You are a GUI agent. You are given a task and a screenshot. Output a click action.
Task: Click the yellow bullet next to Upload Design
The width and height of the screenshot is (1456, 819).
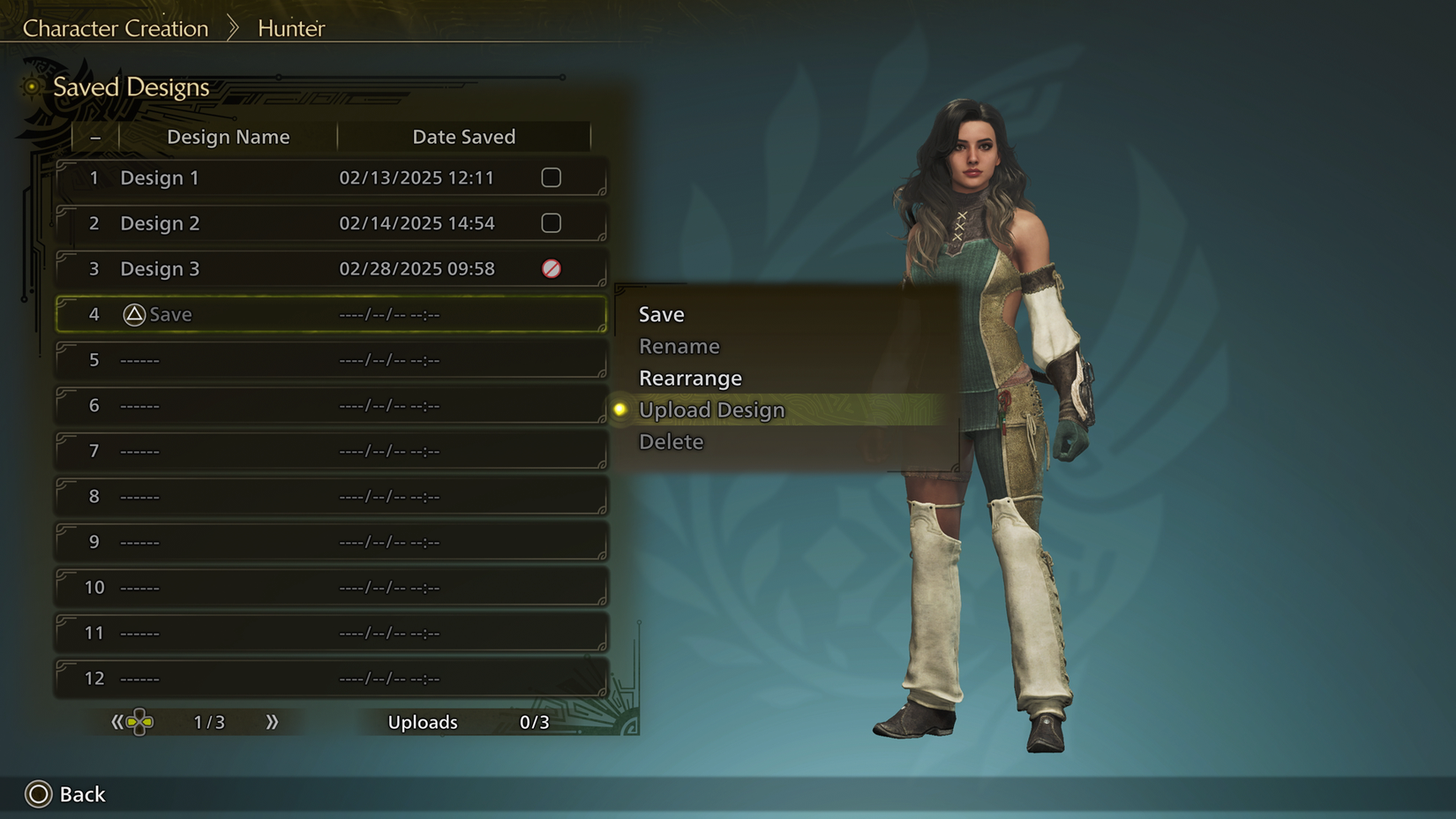pyautogui.click(x=619, y=409)
